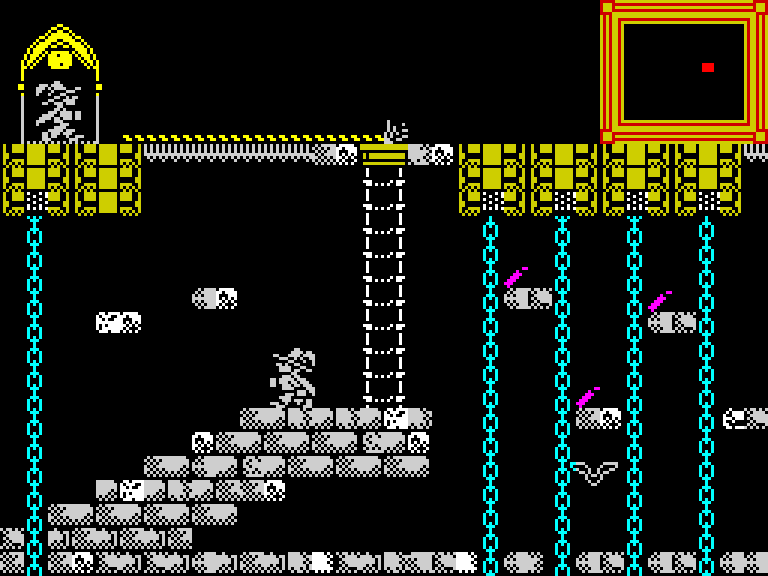
Task: Click the red-framed minimap panel
Action: (x=683, y=70)
